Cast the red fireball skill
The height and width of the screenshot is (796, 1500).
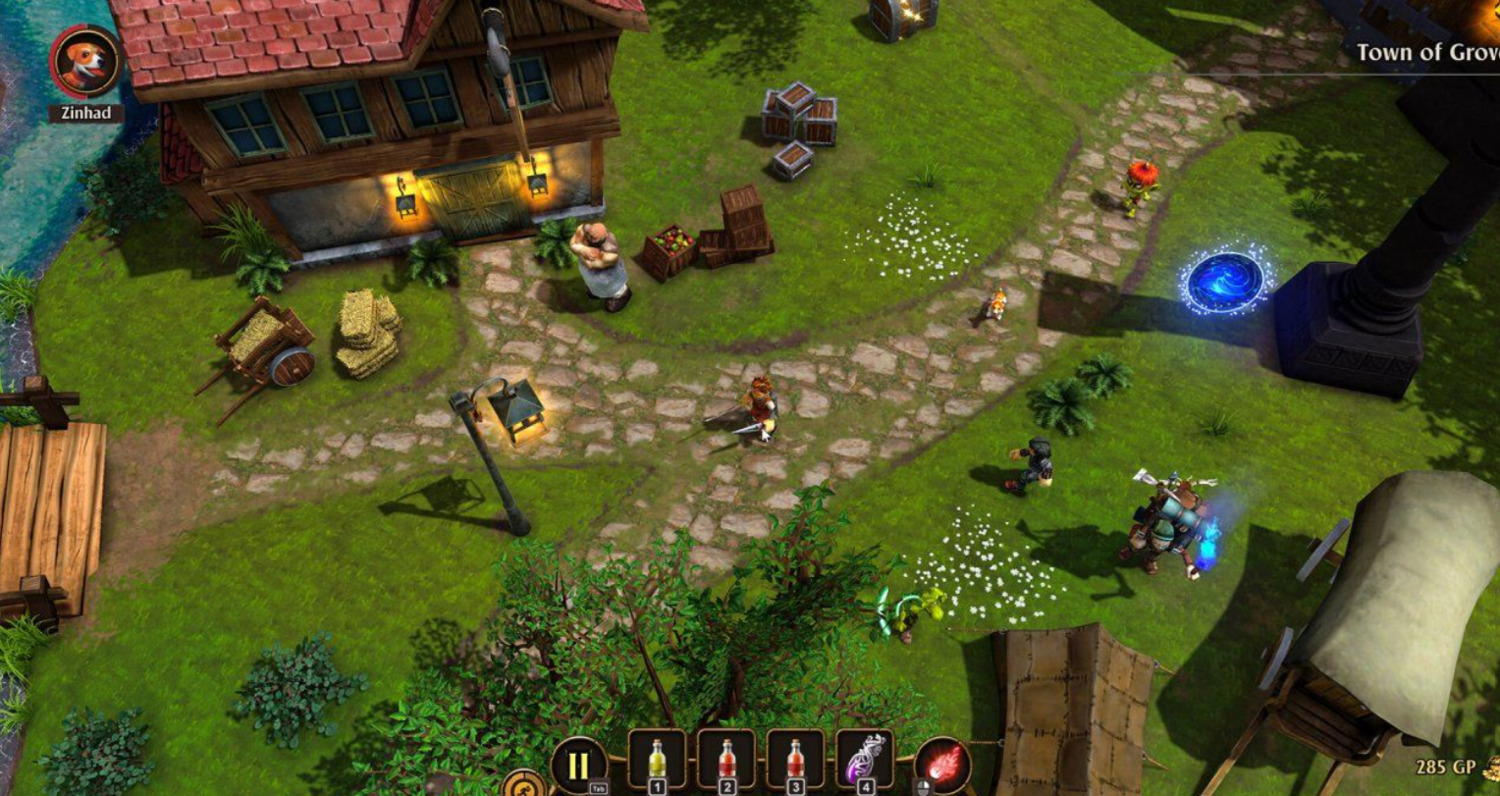coord(942,766)
